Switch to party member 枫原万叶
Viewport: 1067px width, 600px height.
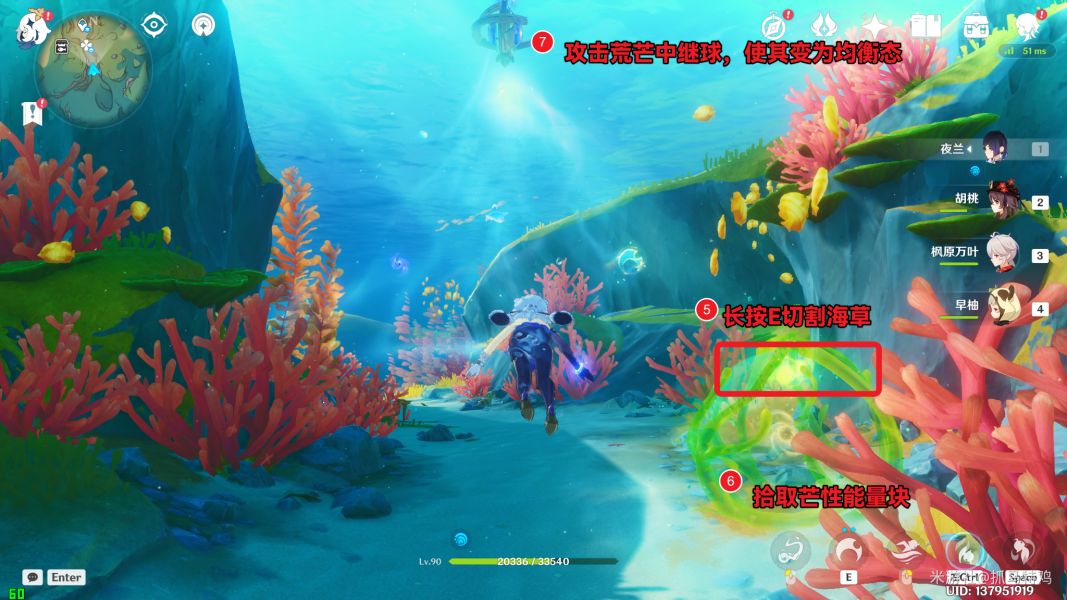coord(1002,253)
